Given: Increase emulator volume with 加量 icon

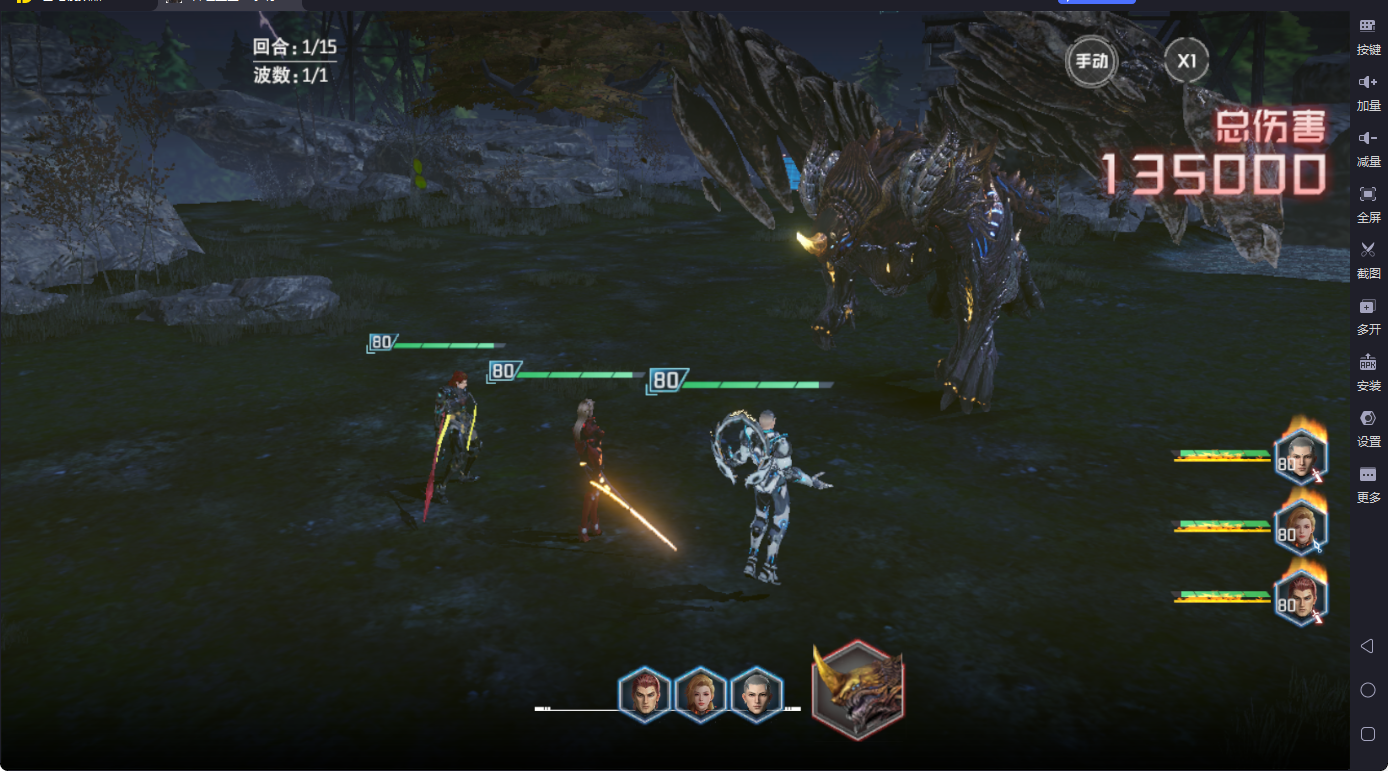Looking at the screenshot, I should (1367, 90).
